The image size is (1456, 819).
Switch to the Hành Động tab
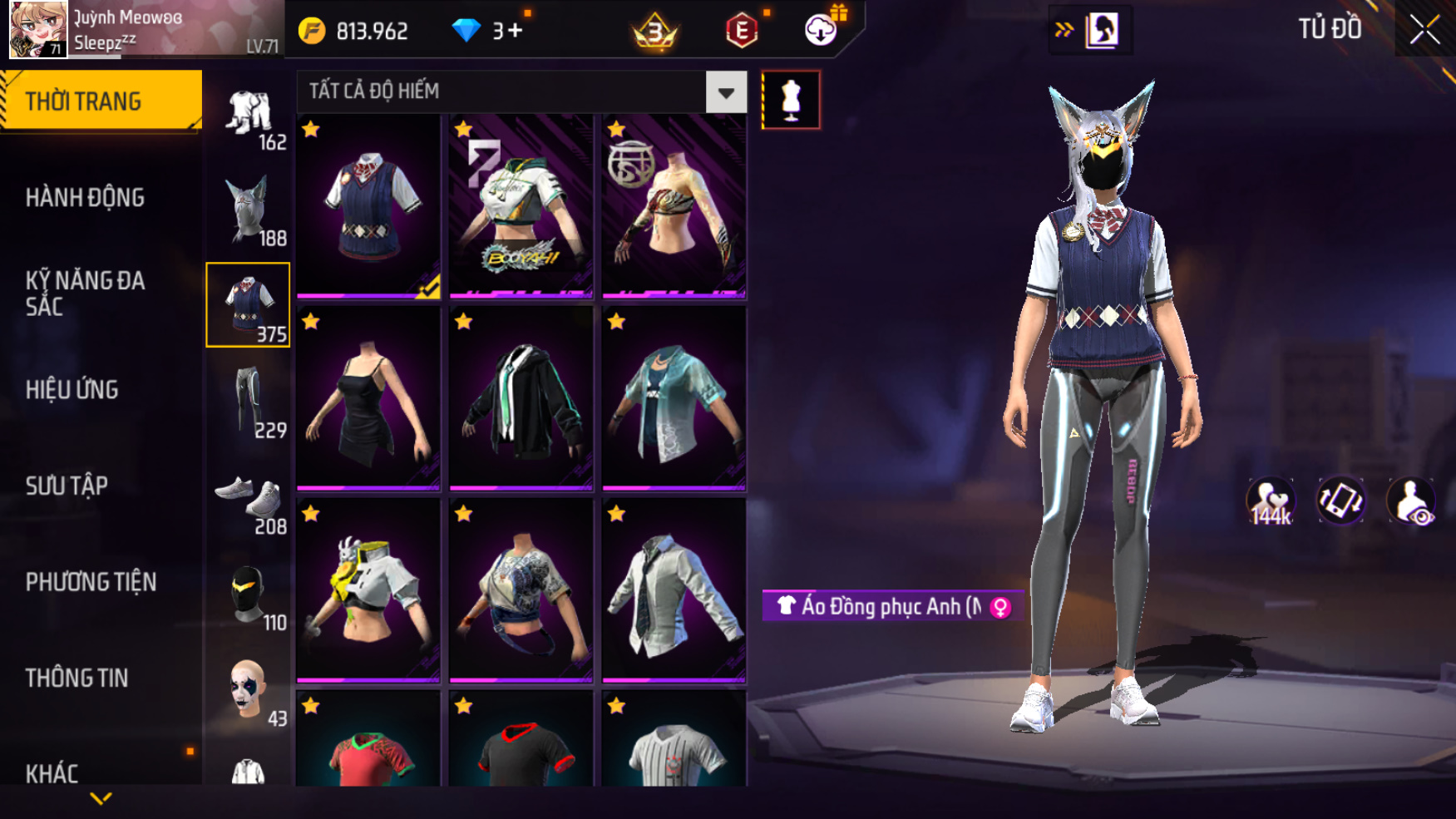(x=85, y=198)
